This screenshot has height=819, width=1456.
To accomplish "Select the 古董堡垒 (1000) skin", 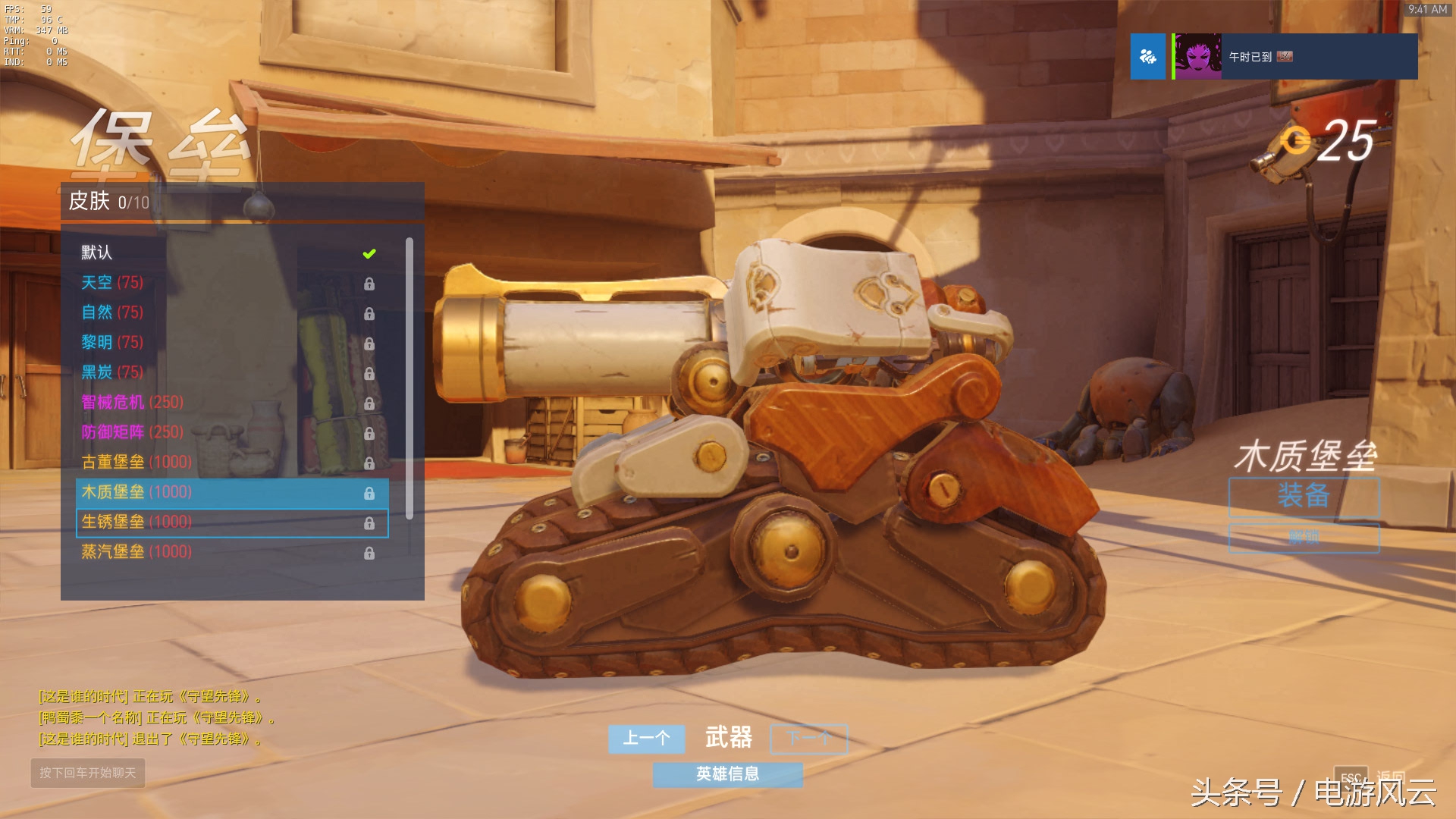I will coord(227,463).
